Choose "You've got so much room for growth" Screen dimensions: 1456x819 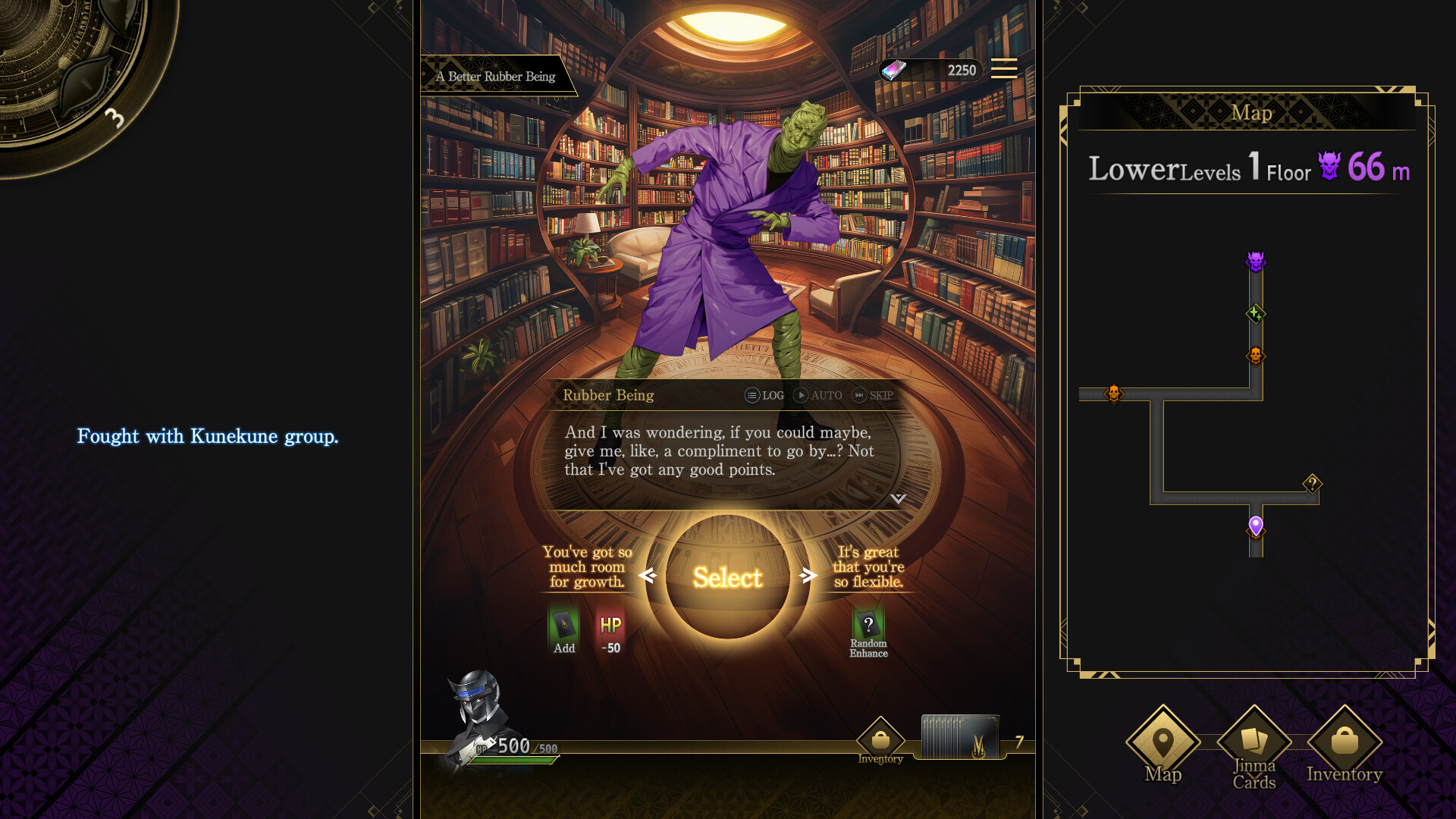coord(587,566)
